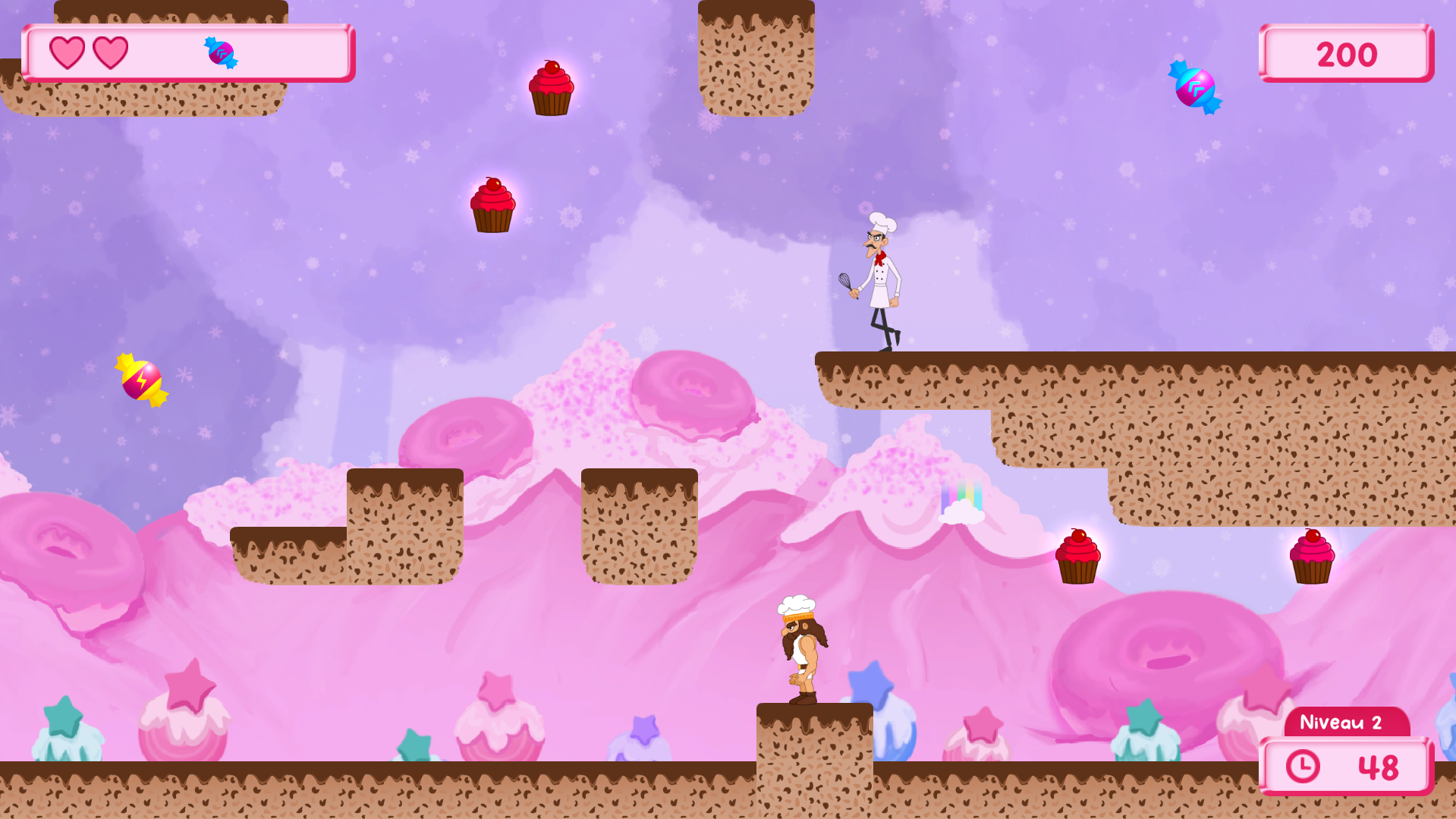Click the blue candy power-up icon beside the hearts
This screenshot has height=819, width=1456.
point(221,53)
